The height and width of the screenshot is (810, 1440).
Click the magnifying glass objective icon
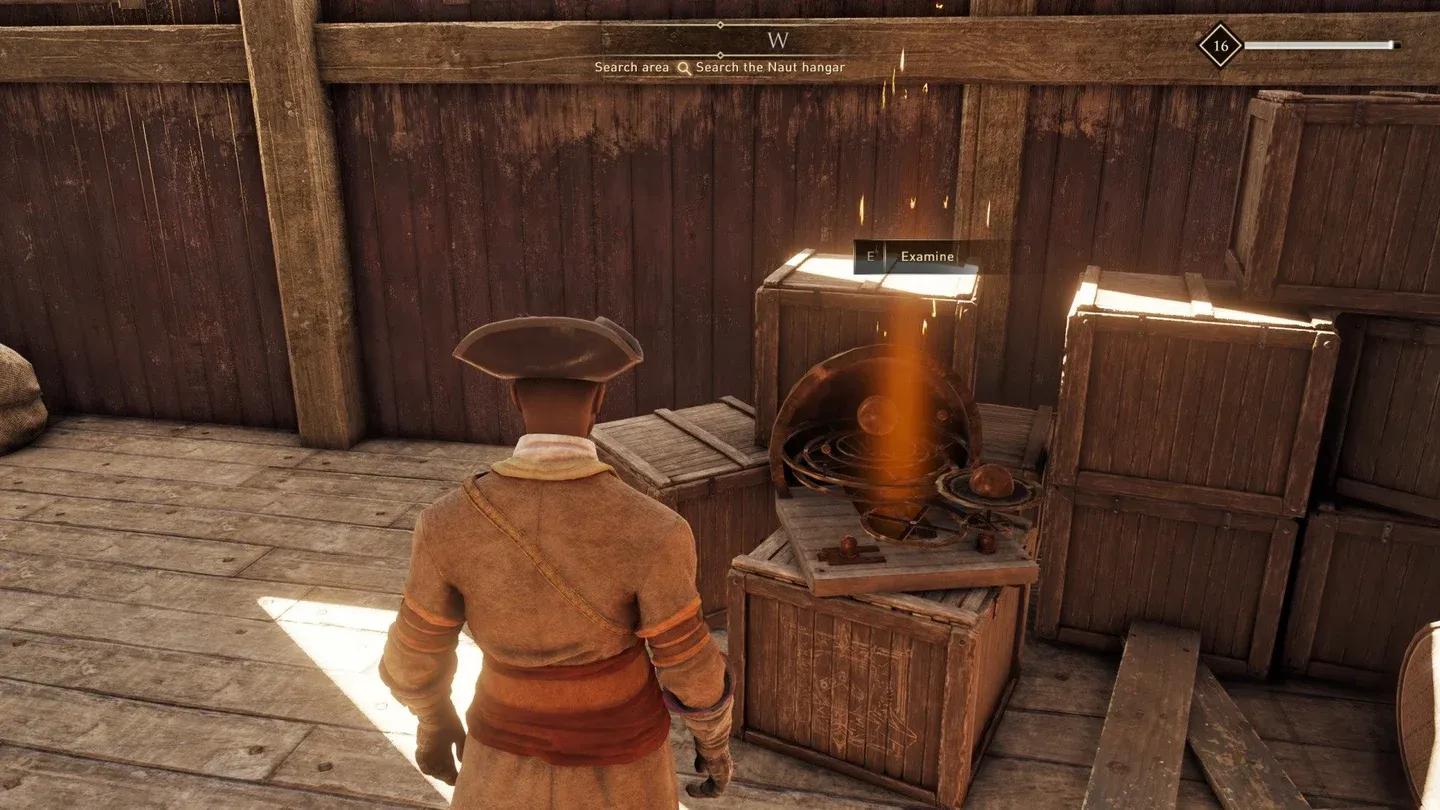coord(684,66)
